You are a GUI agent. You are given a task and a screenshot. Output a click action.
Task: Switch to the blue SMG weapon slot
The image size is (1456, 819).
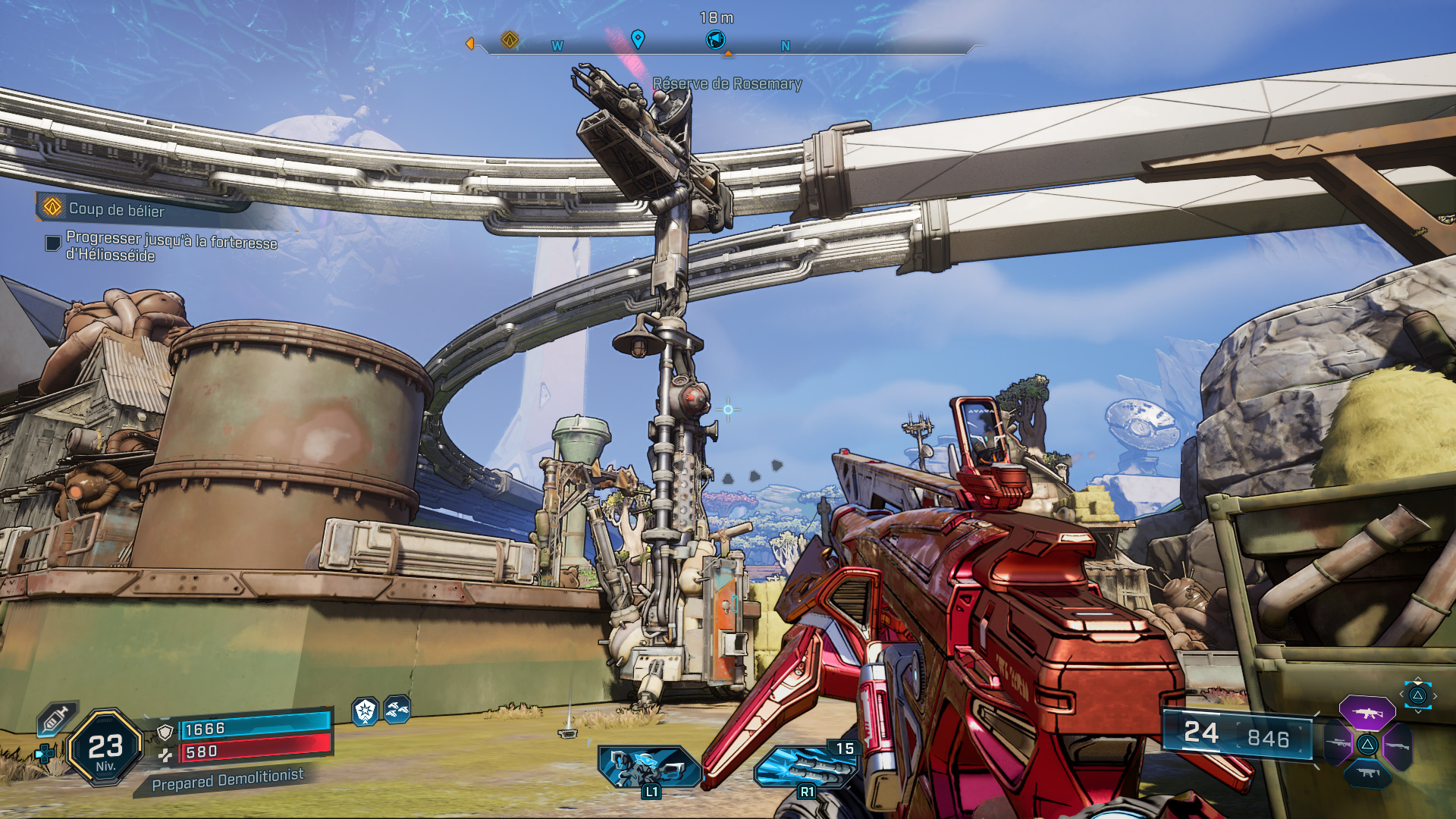(x=1367, y=773)
